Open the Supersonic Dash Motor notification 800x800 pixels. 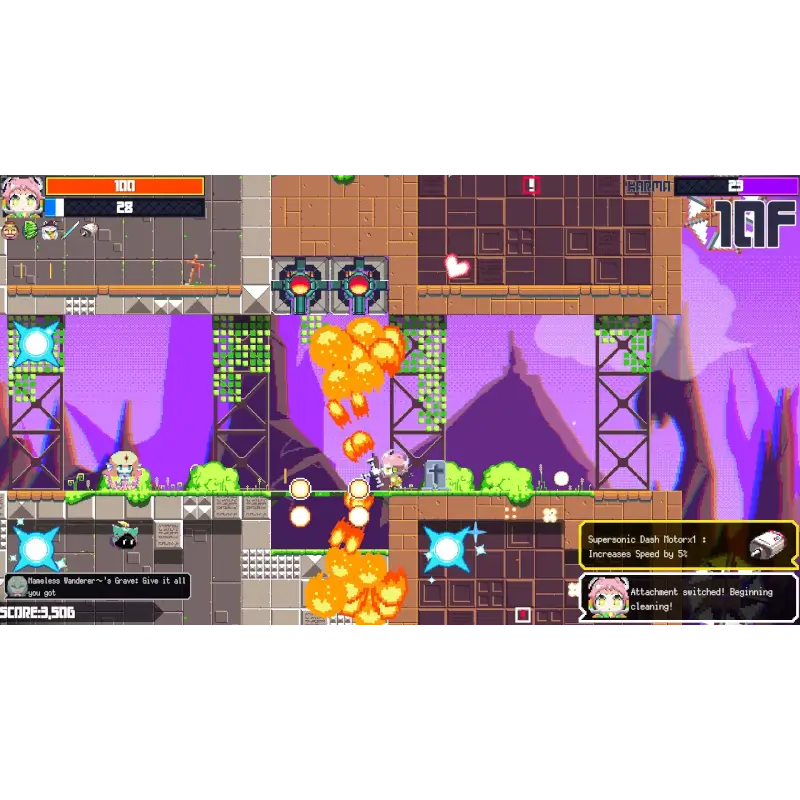[689, 545]
